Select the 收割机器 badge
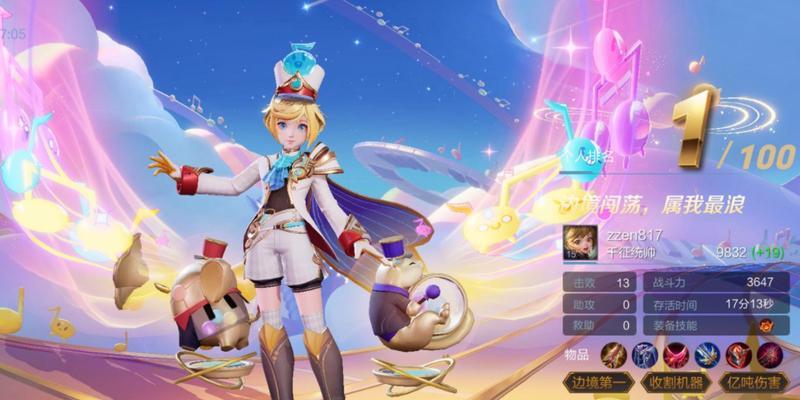 tap(676, 382)
